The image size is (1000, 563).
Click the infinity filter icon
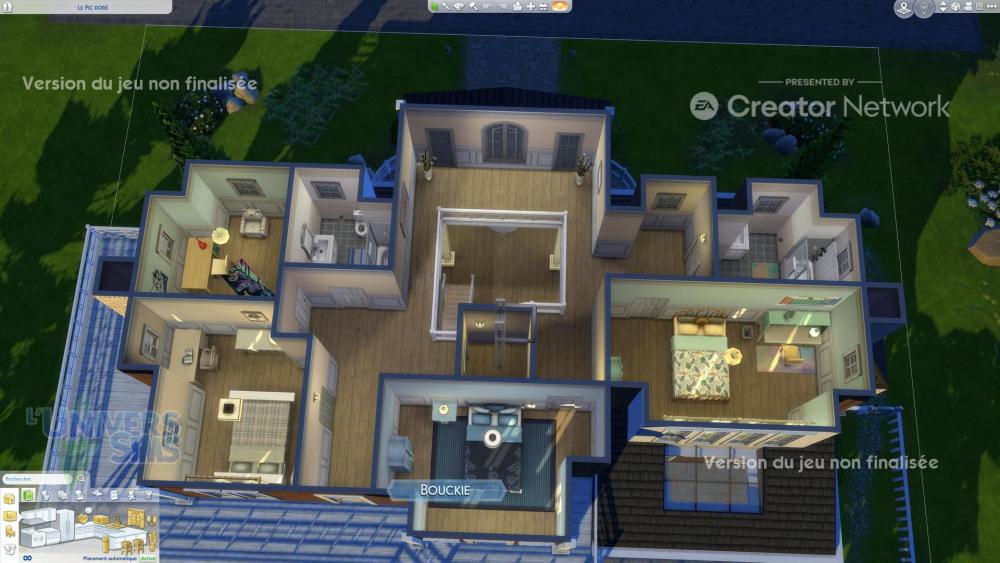tap(27, 557)
